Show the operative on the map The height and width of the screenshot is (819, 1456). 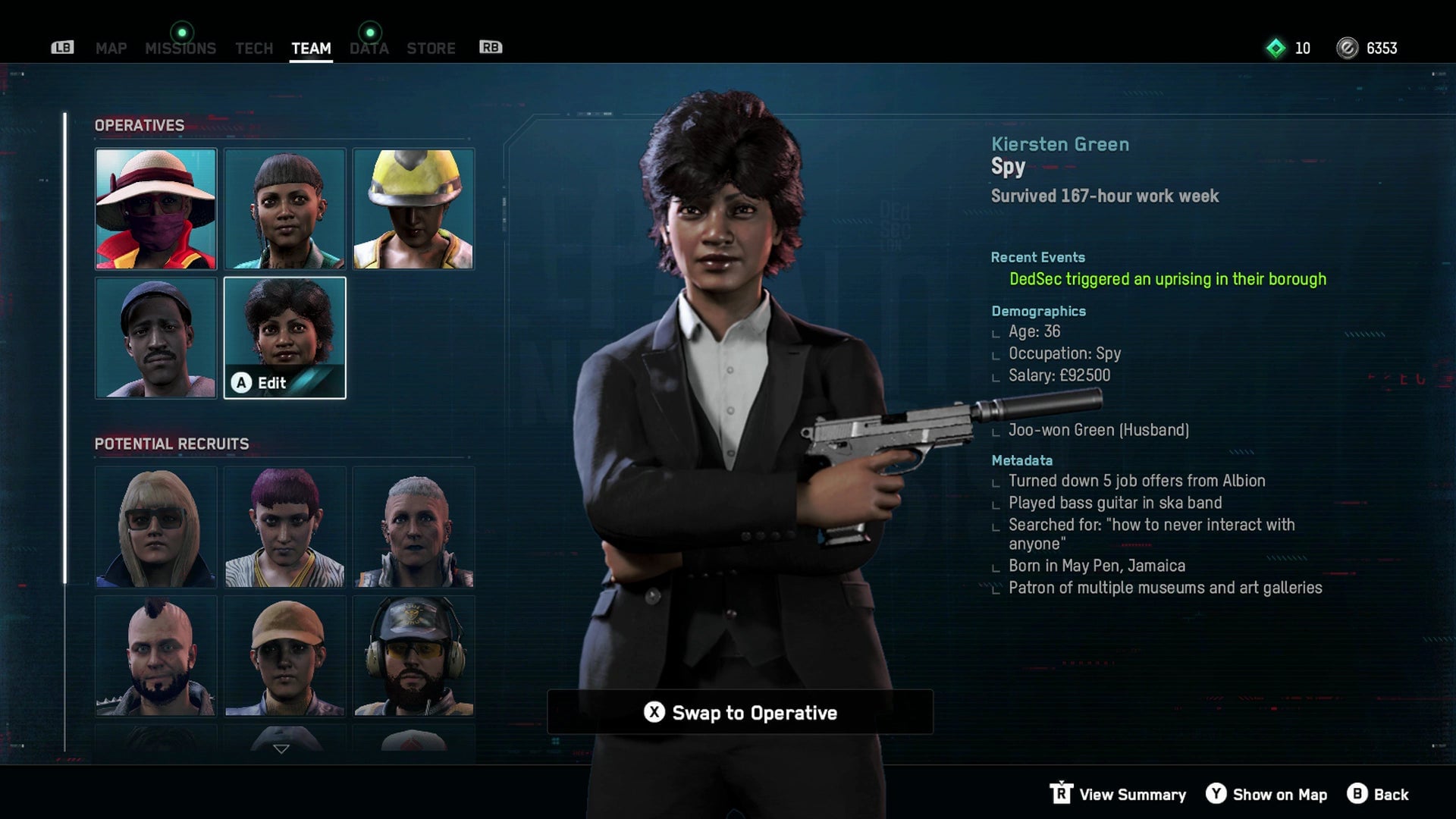[x=1266, y=794]
